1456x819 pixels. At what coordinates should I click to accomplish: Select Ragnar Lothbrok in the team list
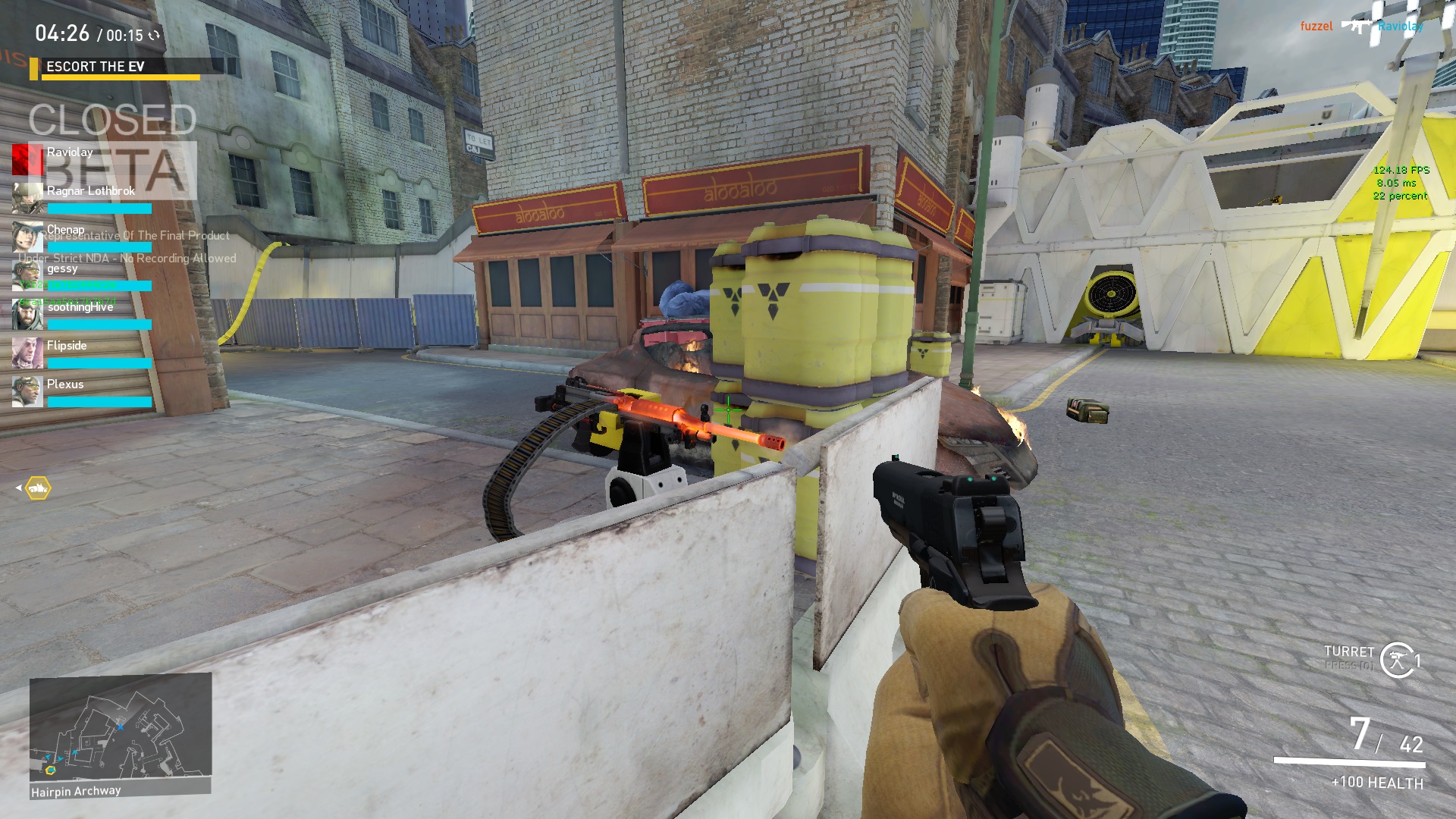90,191
